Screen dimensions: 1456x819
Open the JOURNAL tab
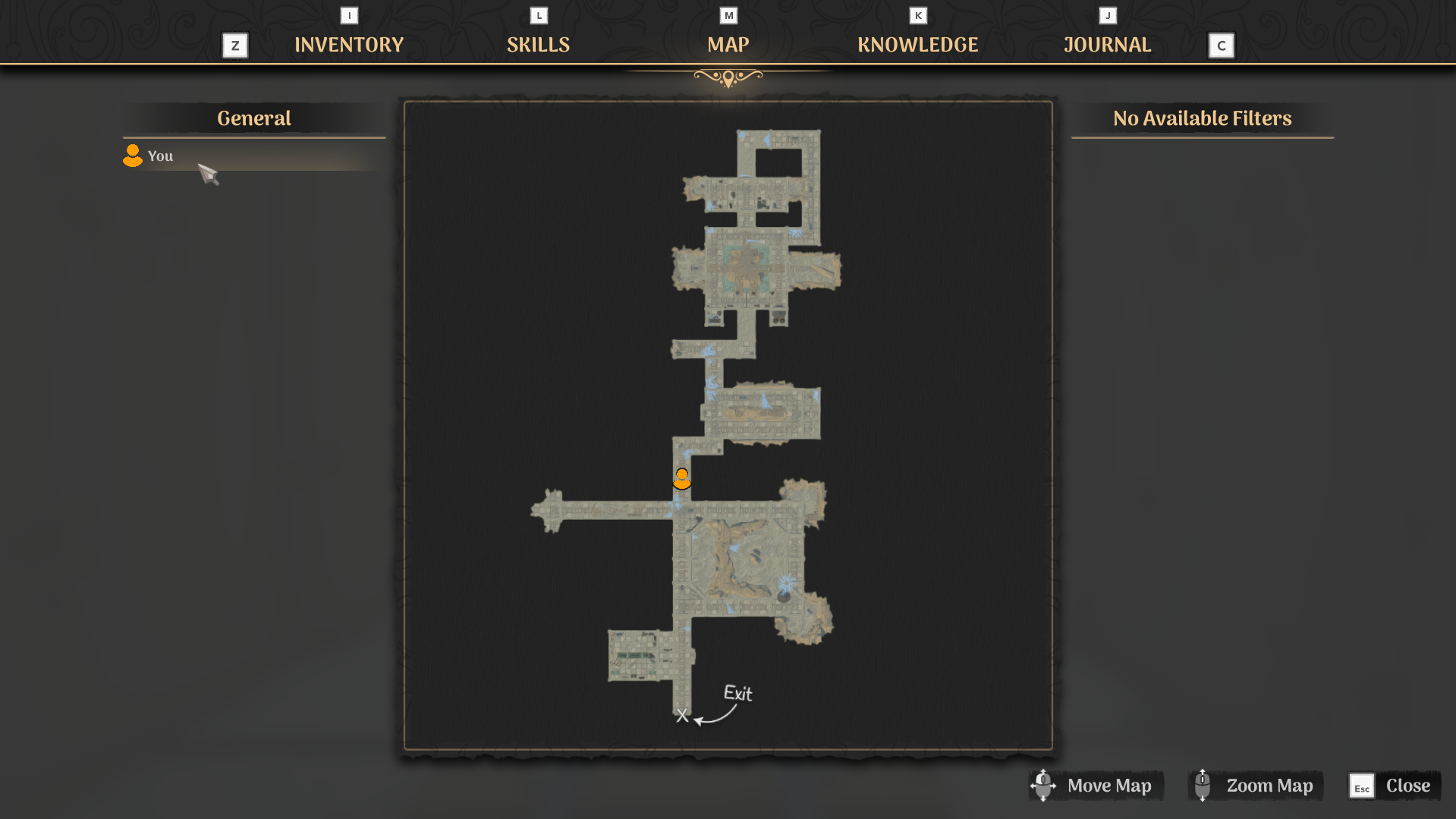pos(1107,44)
